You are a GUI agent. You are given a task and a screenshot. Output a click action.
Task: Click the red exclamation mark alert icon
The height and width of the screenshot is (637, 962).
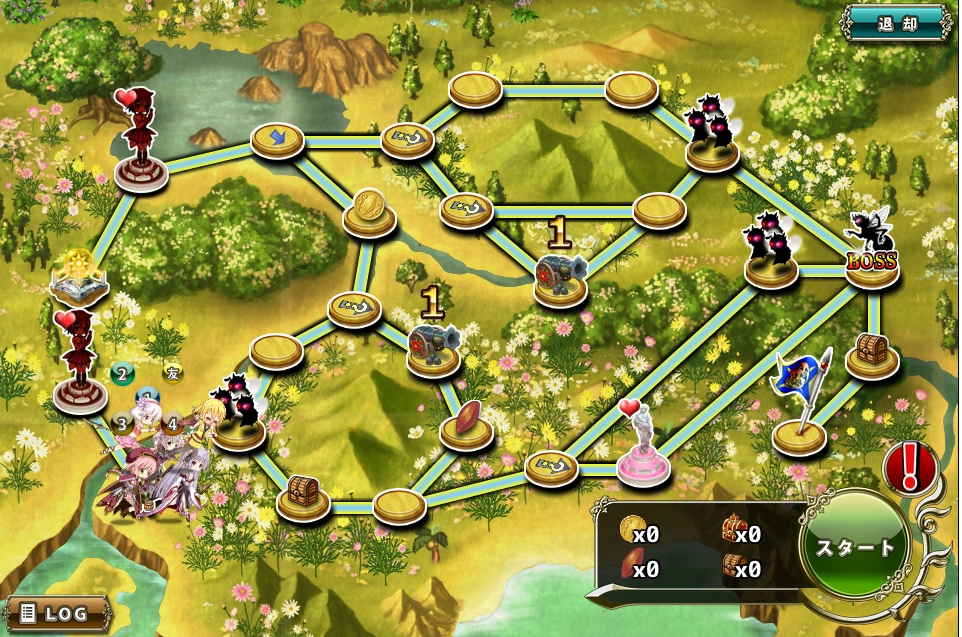910,466
